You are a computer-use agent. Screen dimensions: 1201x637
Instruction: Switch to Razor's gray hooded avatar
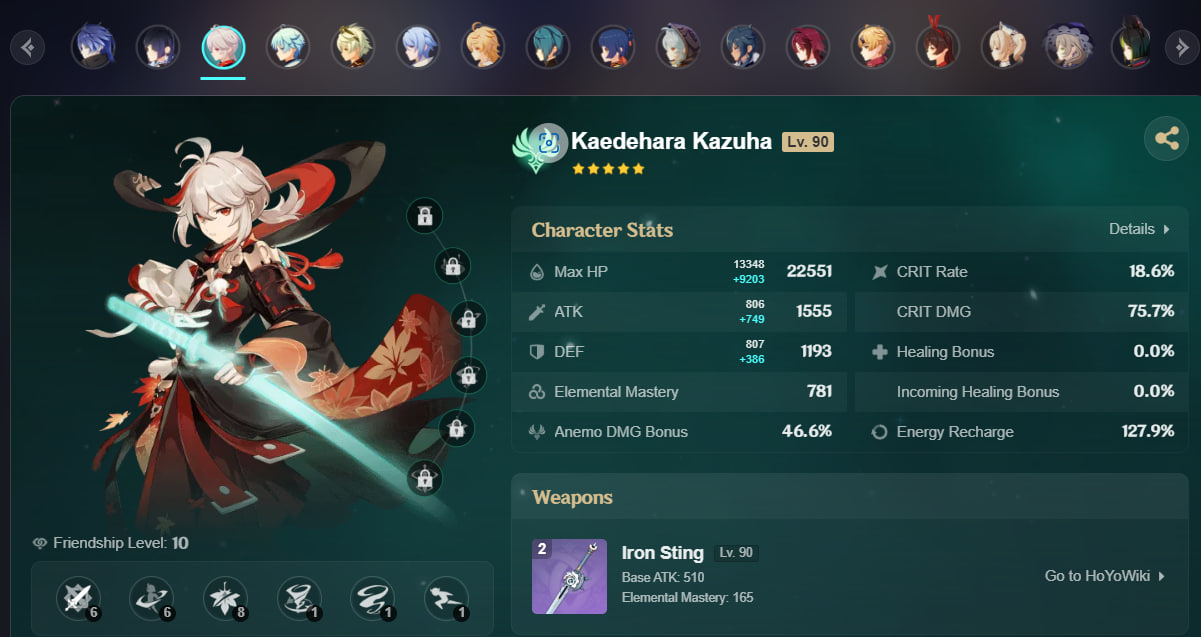point(678,46)
